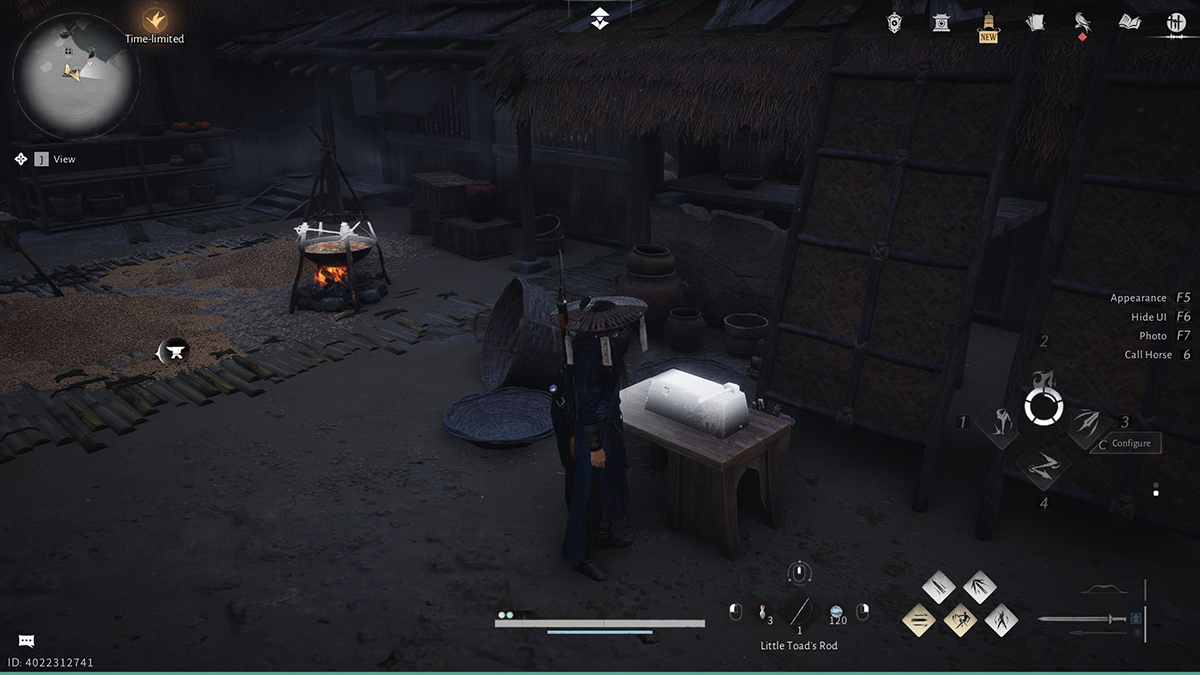1200x675 pixels.
Task: Open the Time-limited event icon
Action: pyautogui.click(x=154, y=19)
